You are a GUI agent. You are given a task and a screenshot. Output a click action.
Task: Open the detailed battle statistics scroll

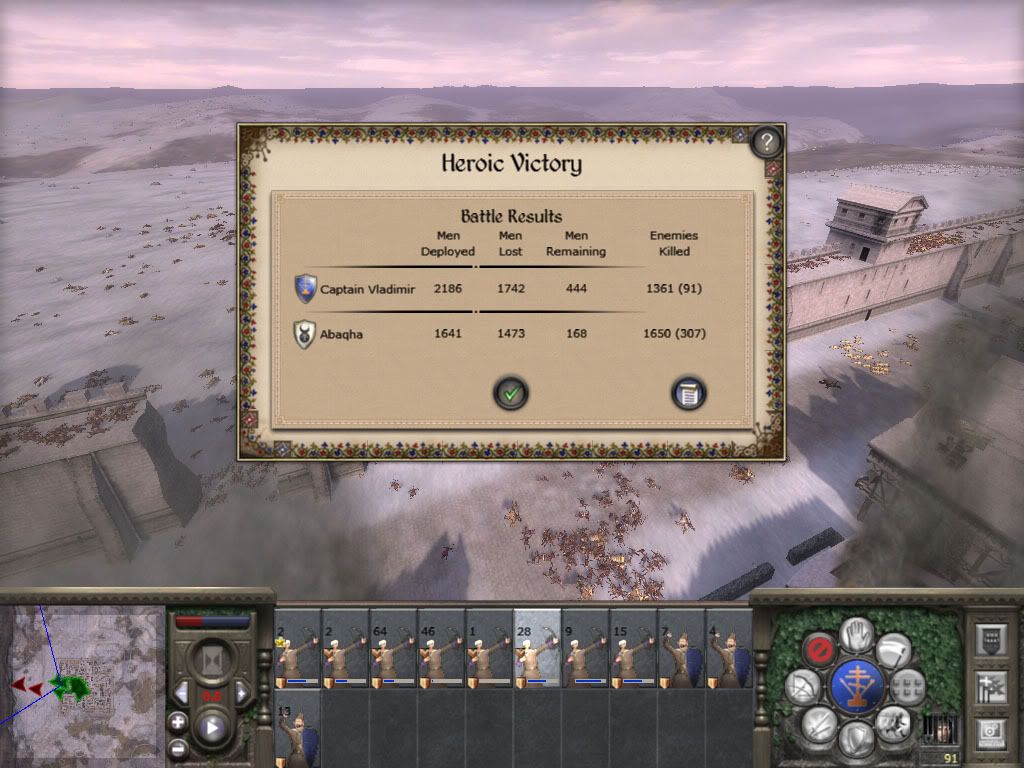(x=688, y=393)
